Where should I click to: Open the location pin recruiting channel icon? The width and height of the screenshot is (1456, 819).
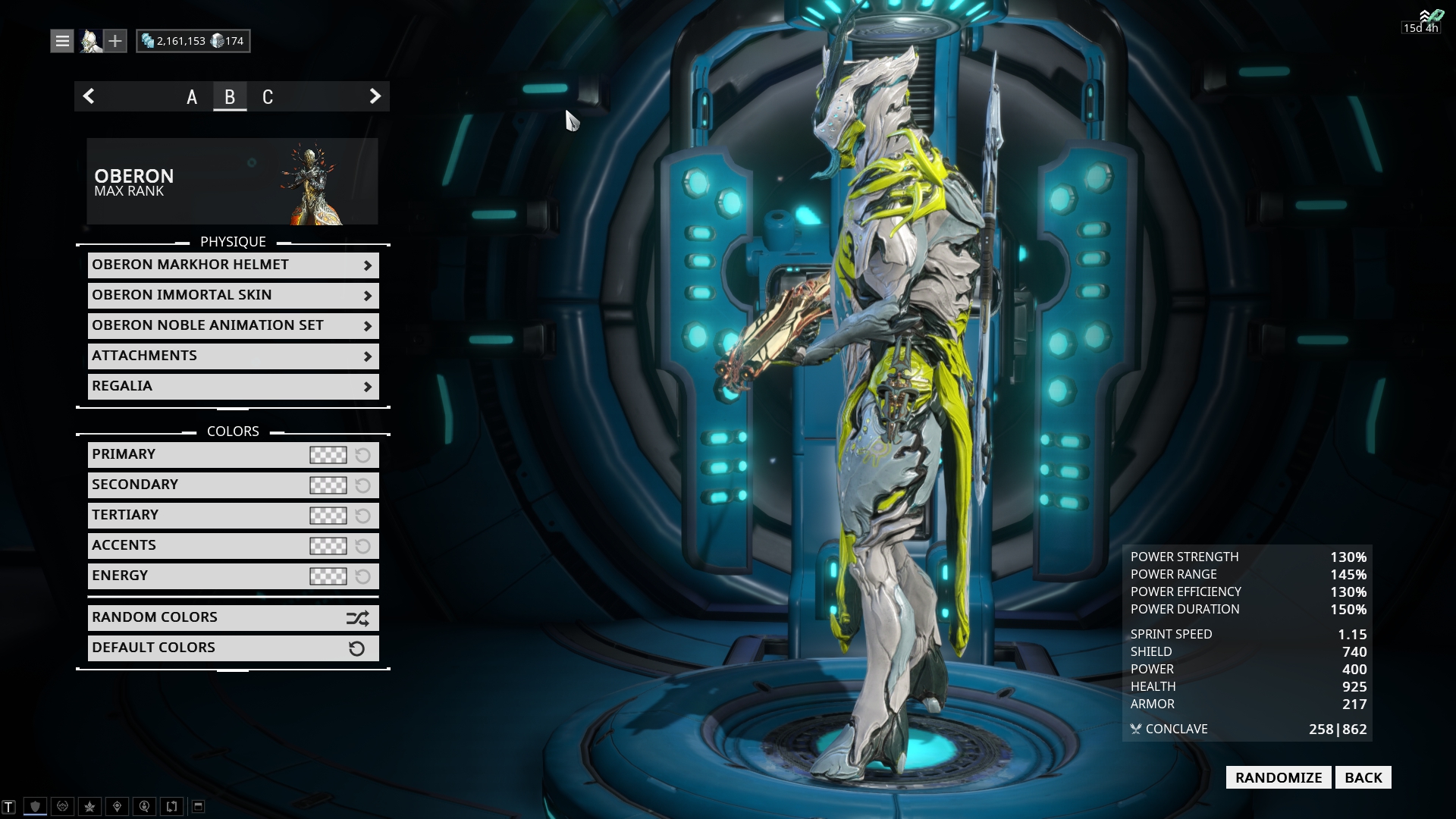tap(116, 806)
